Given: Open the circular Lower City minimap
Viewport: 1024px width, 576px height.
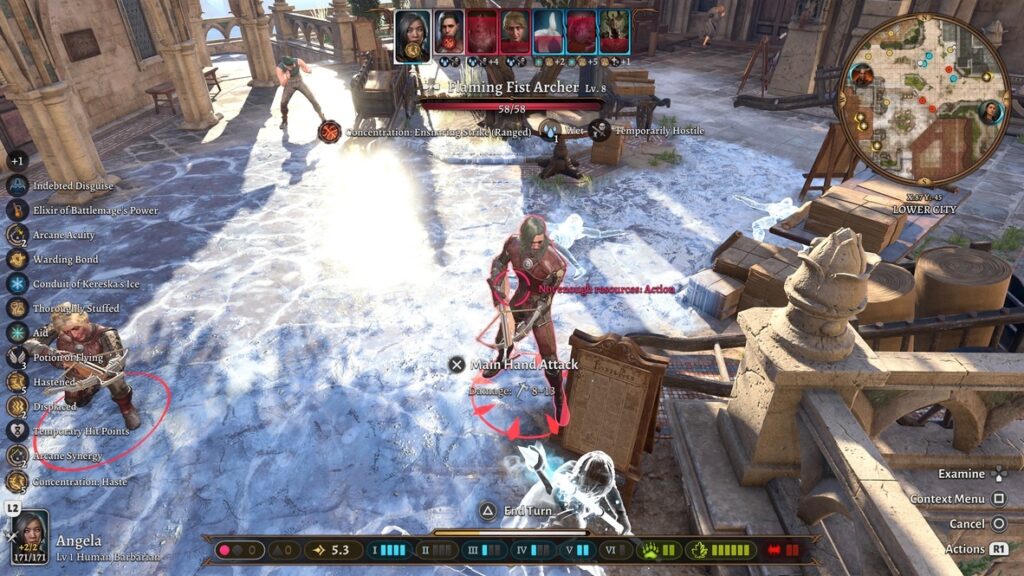Looking at the screenshot, I should [923, 99].
